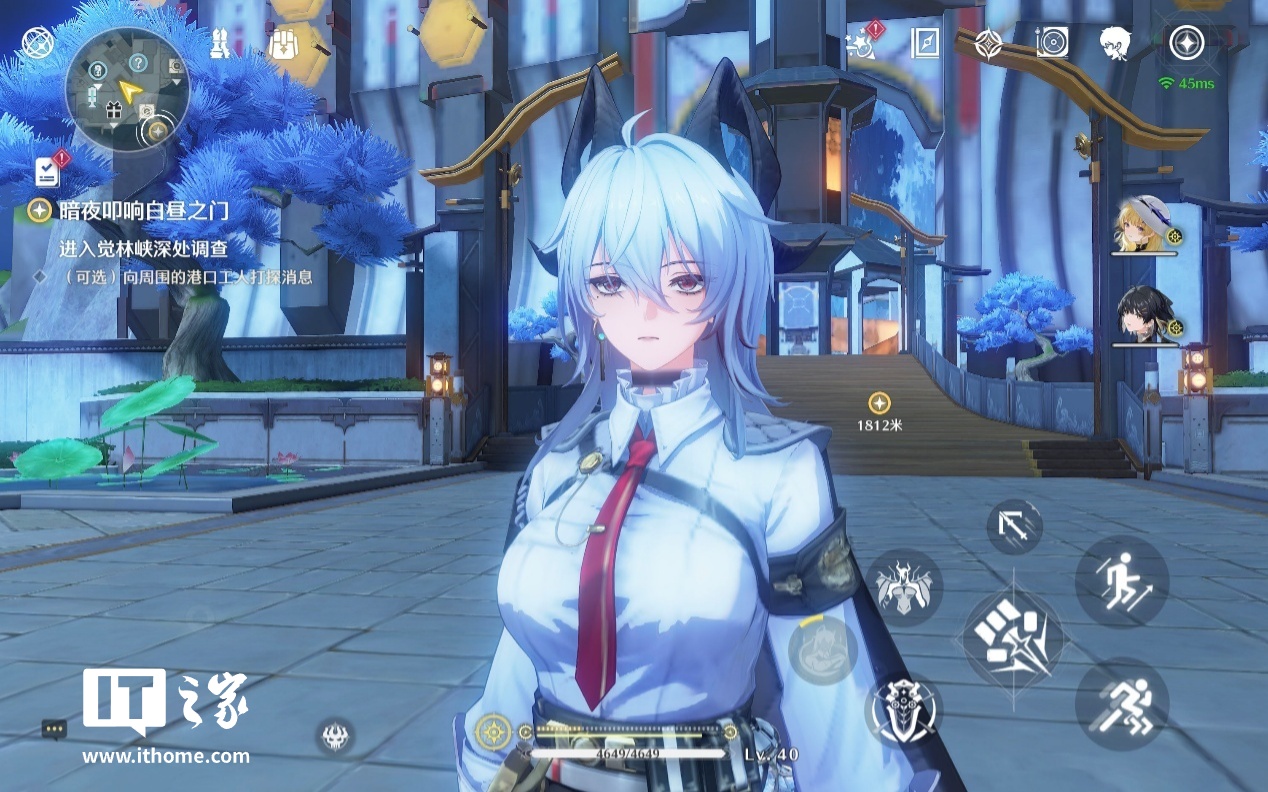
Task: Activate the winged creature echo skill
Action: (x=904, y=588)
